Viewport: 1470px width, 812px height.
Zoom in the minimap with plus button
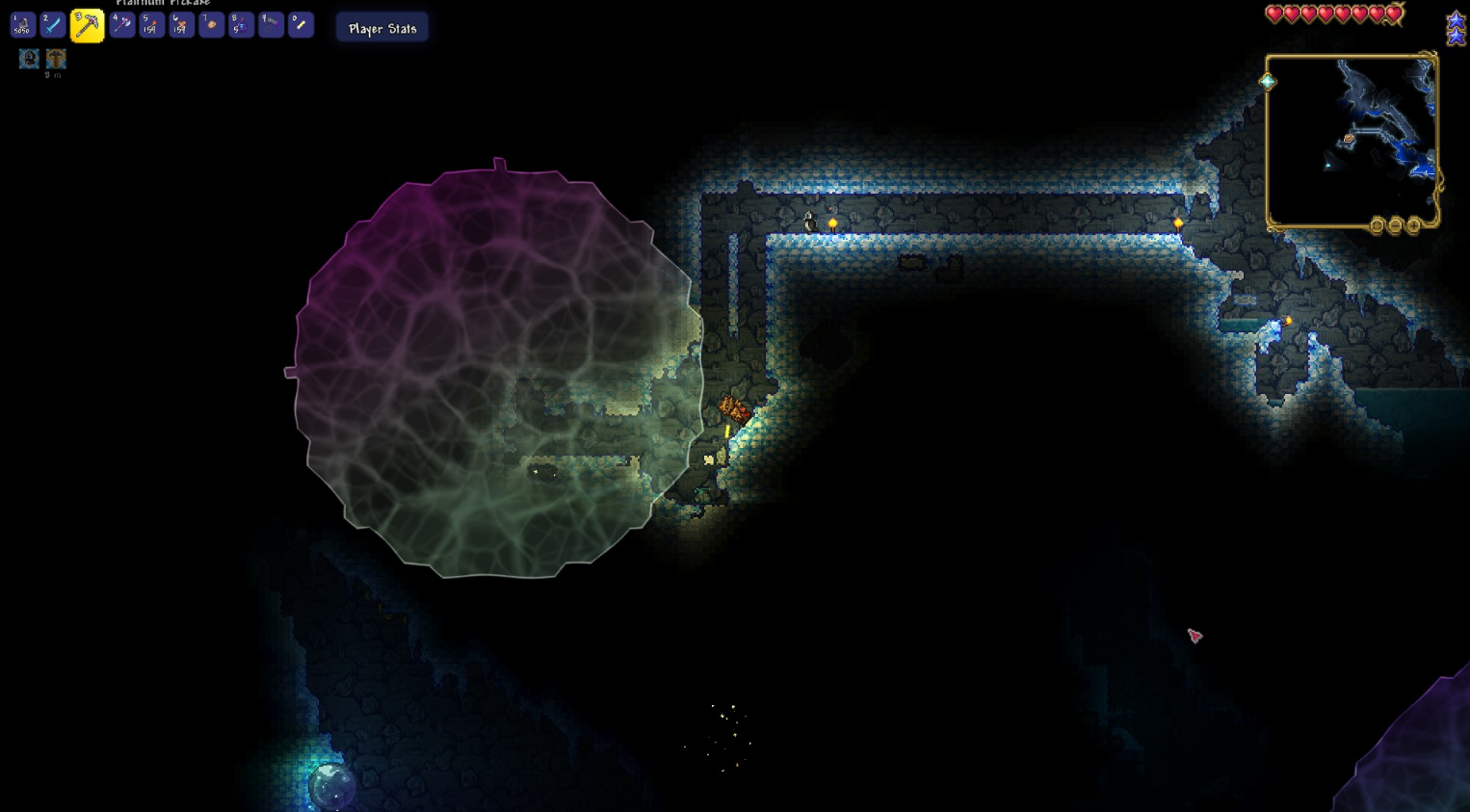click(1413, 225)
